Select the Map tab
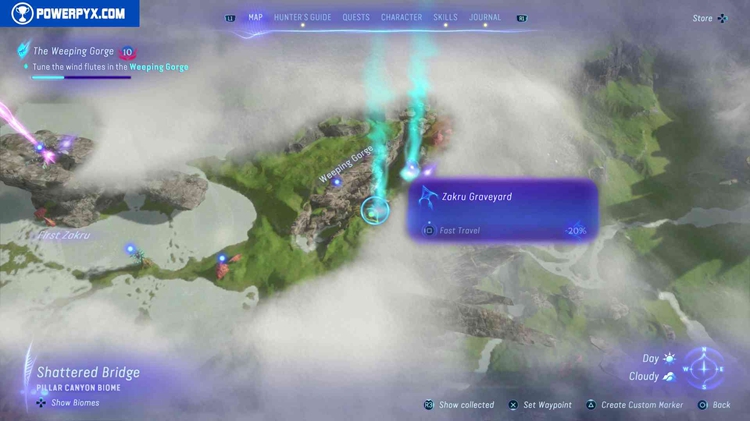Viewport: 750px width, 421px height. pyautogui.click(x=255, y=17)
